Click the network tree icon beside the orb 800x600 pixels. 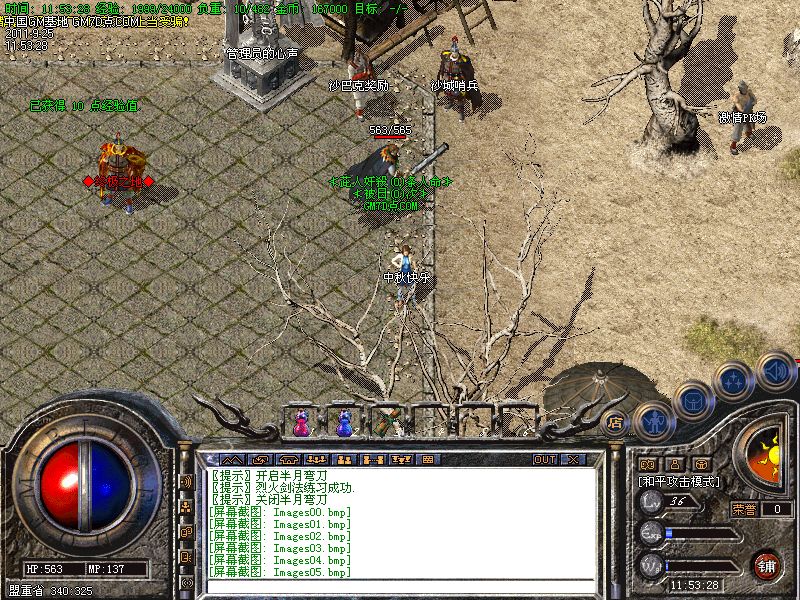186,507
